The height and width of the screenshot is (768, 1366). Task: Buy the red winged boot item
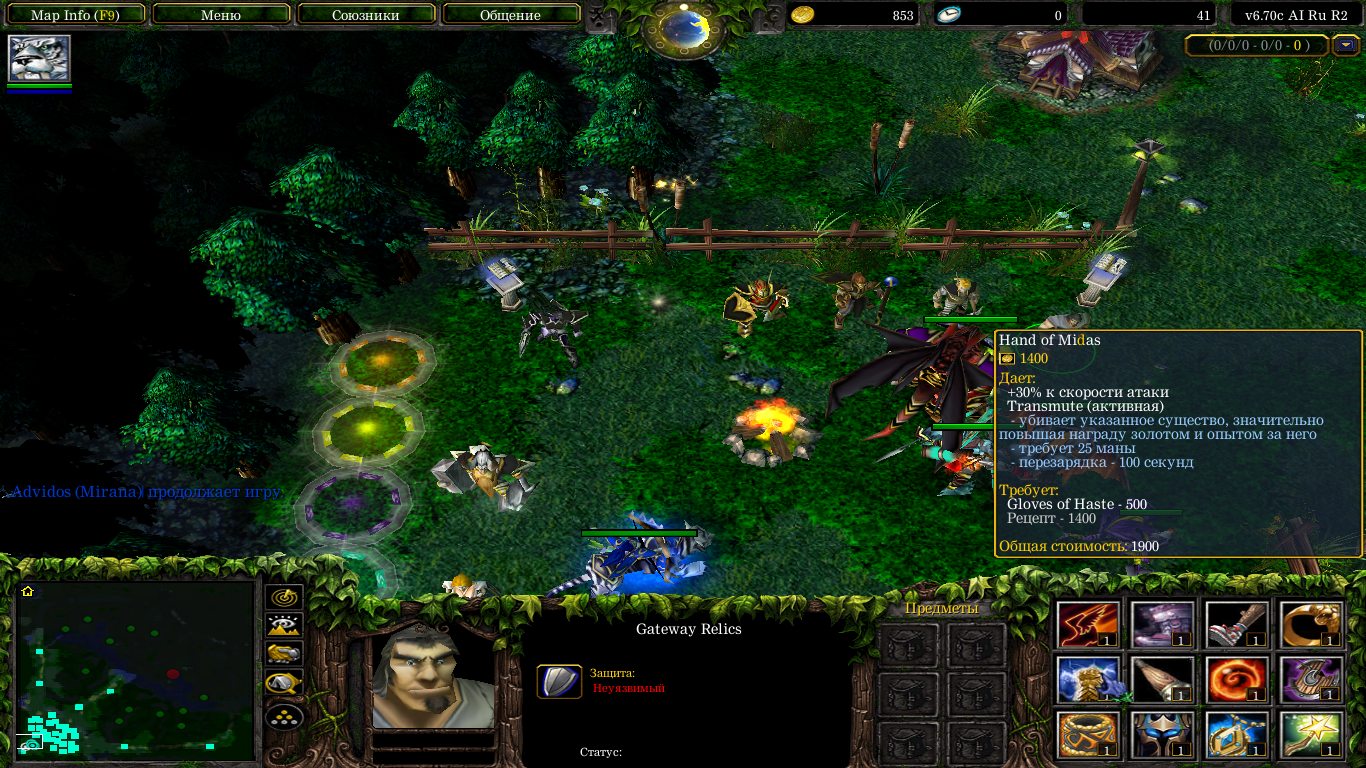[1089, 624]
